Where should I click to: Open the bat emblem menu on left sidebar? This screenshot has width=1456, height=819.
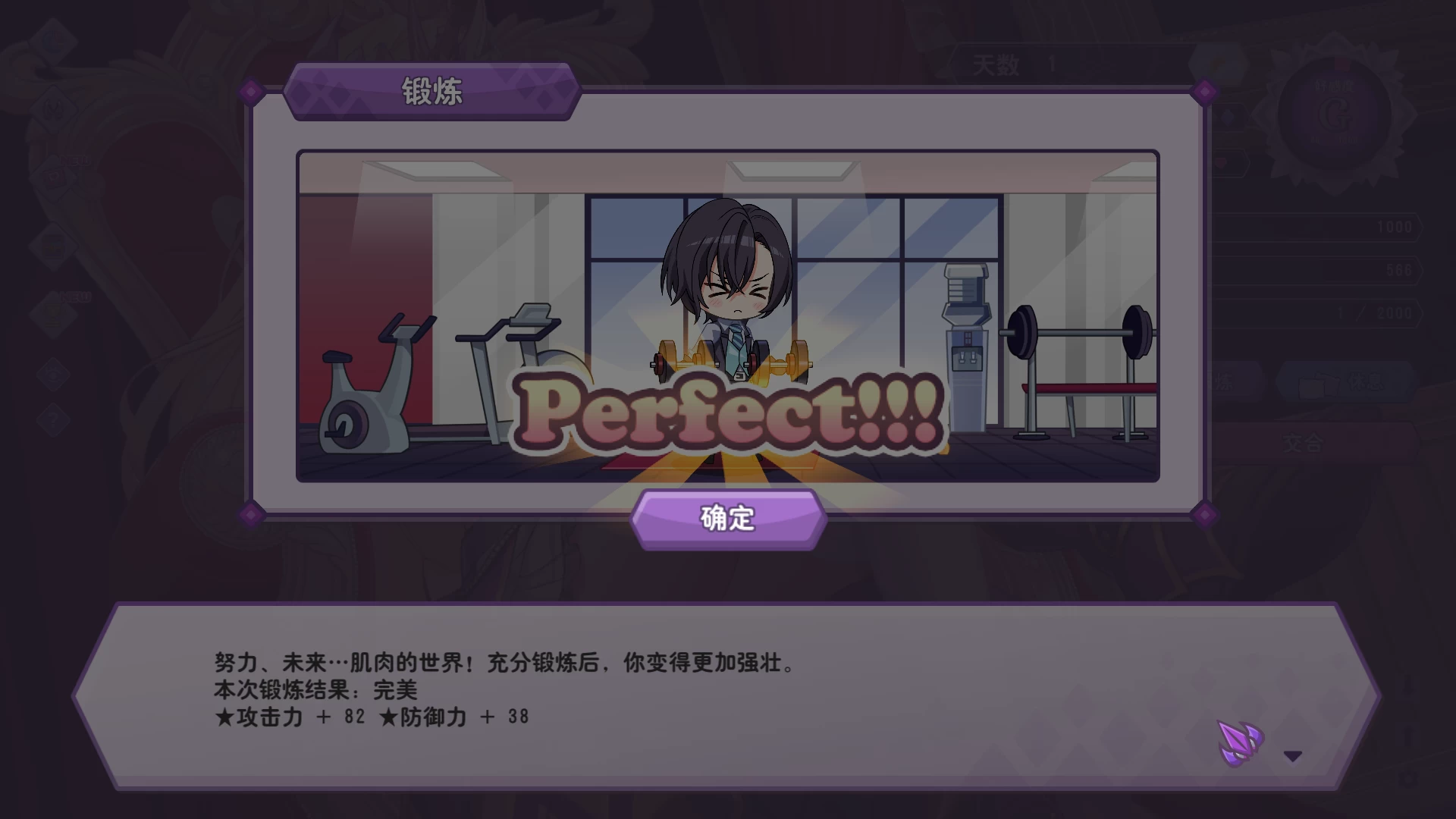(55, 109)
